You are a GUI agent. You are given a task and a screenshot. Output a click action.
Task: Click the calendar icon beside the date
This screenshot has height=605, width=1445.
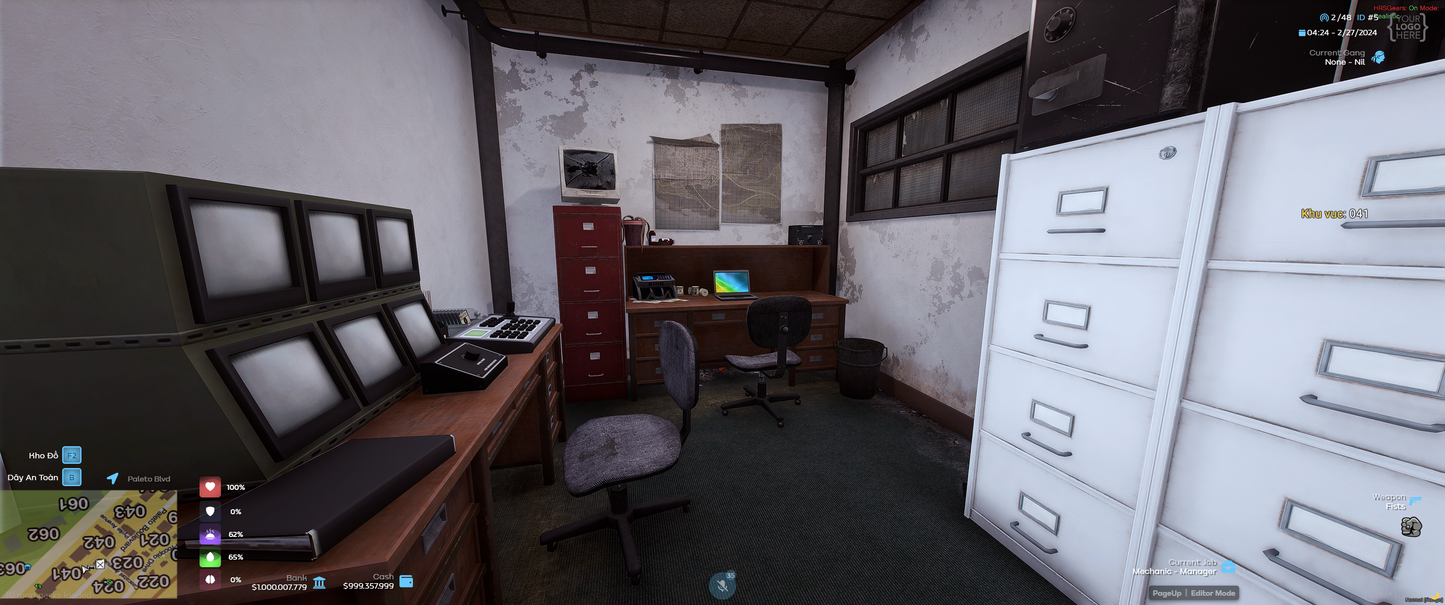(x=1301, y=33)
